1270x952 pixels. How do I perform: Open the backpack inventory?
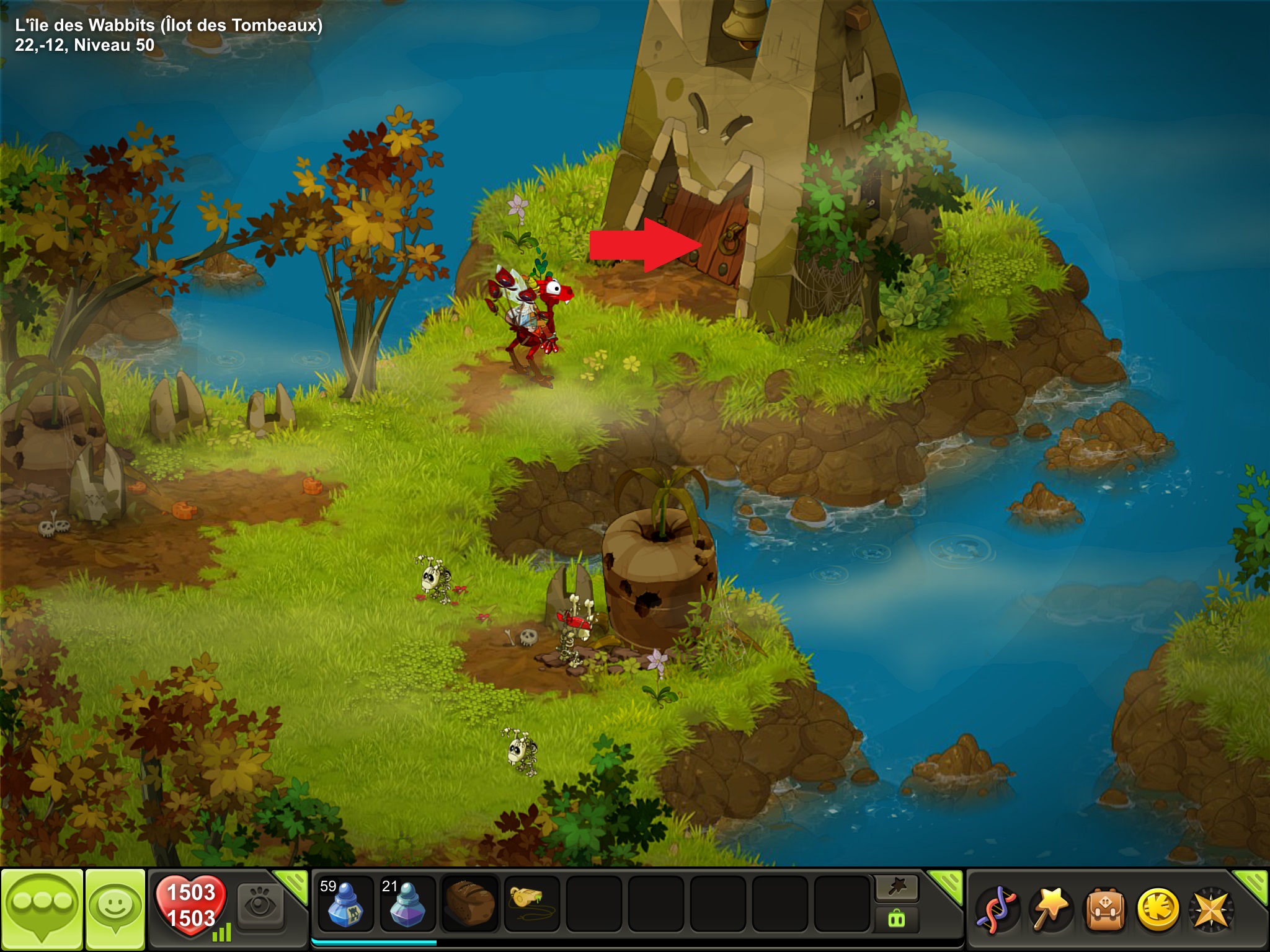(x=1104, y=910)
